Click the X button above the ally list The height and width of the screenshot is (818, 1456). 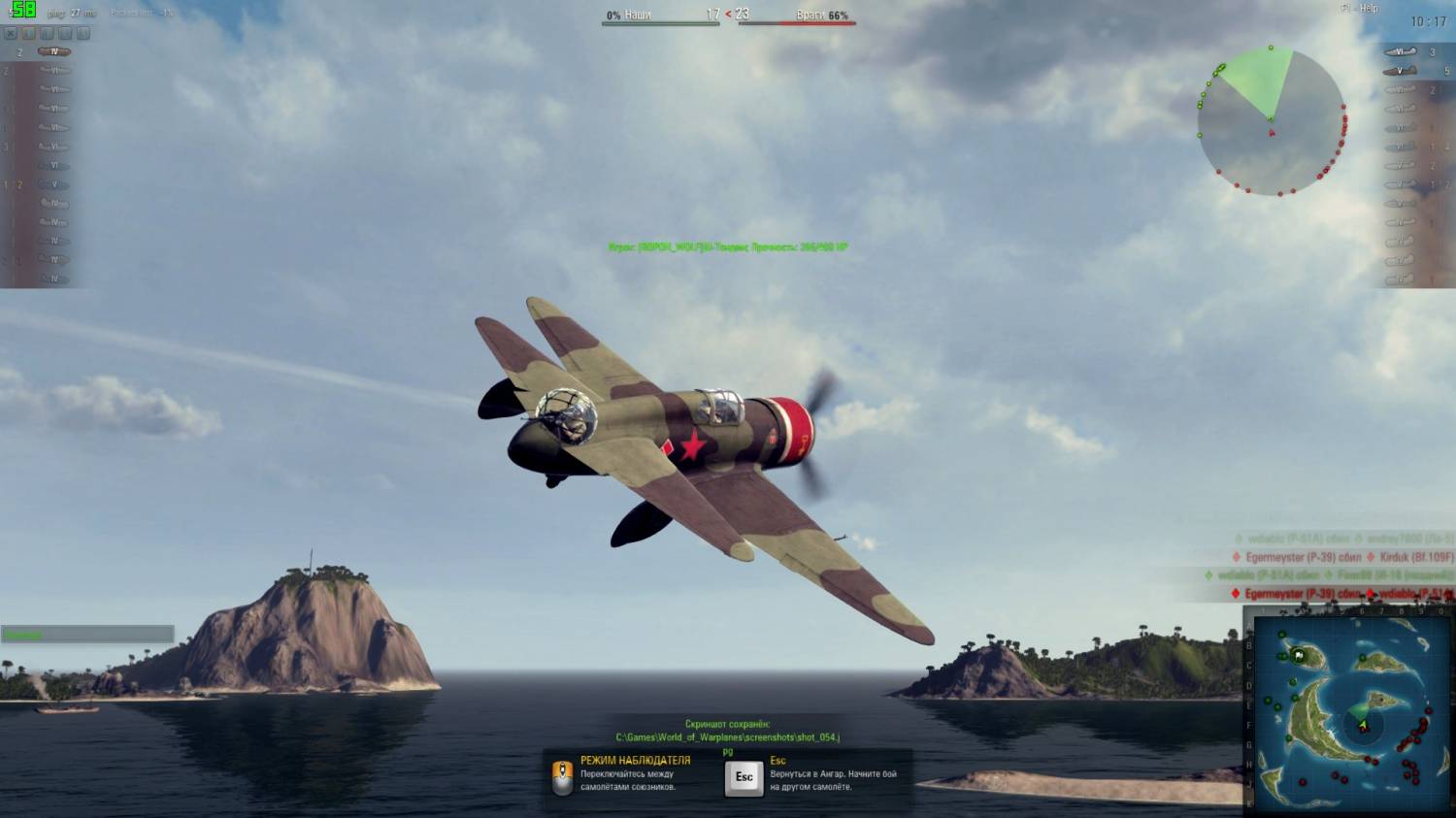pos(11,34)
